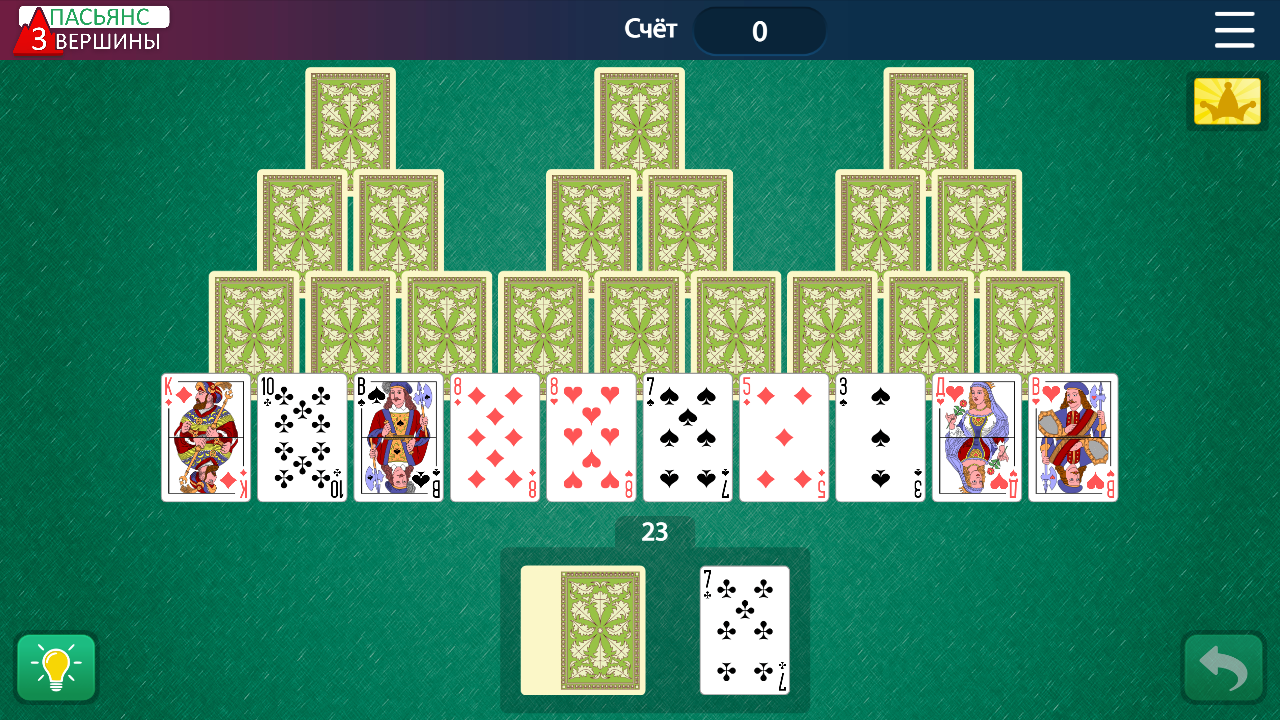Select the King of Diamonds card
Image resolution: width=1280 pixels, height=720 pixels.
(205, 437)
